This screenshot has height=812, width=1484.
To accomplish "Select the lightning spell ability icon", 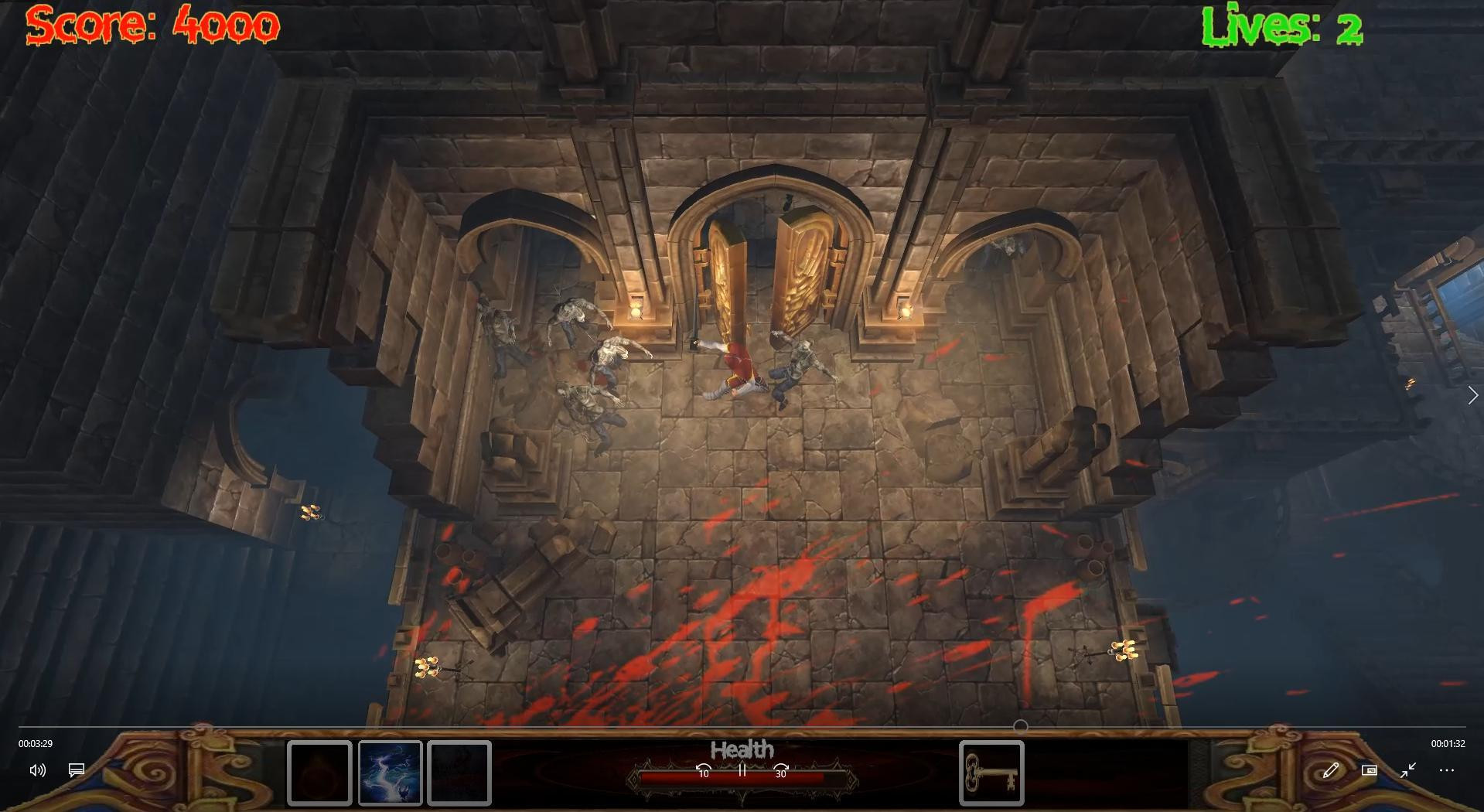I will (391, 773).
